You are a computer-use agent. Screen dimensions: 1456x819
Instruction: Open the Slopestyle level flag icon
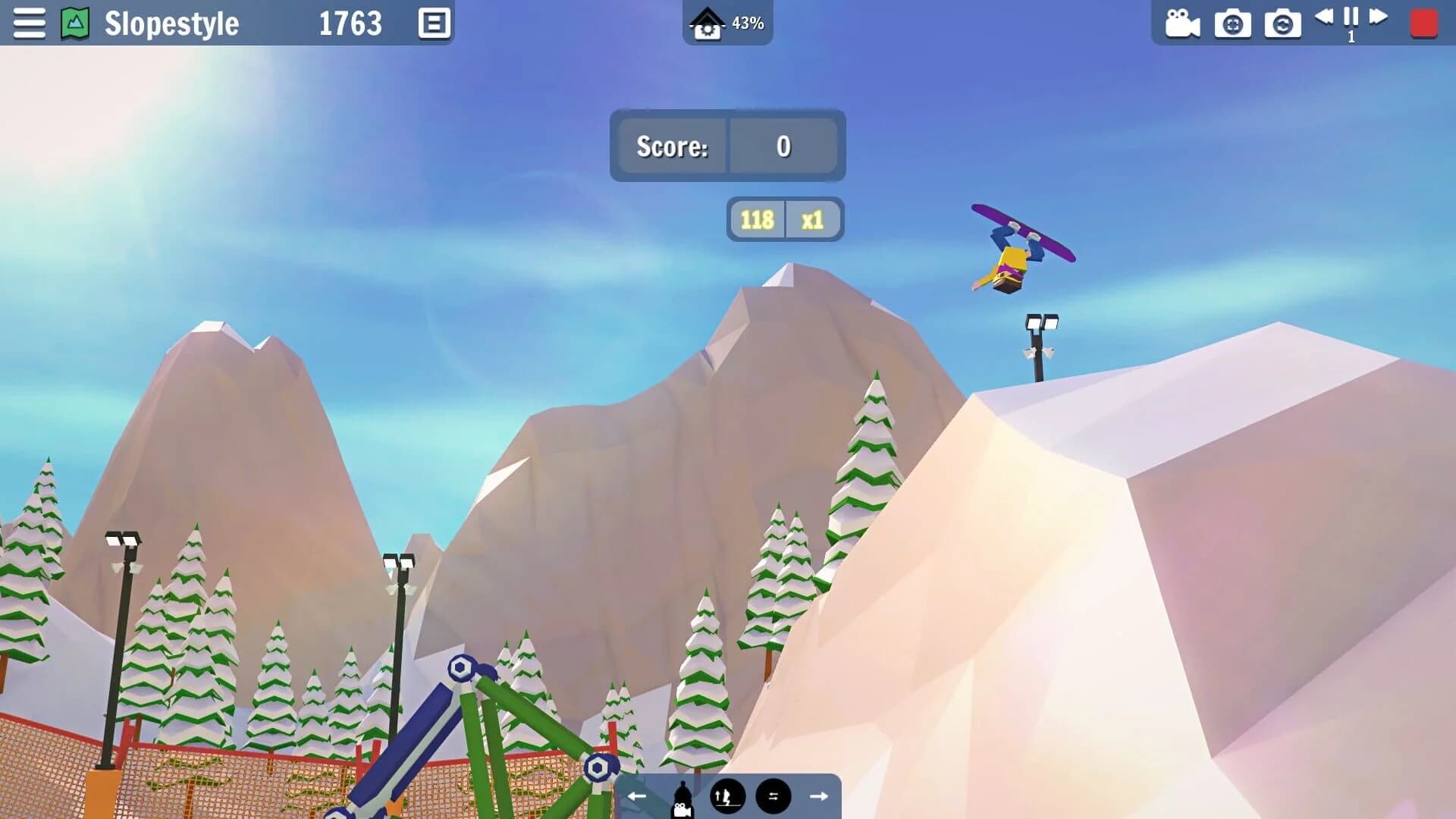74,23
